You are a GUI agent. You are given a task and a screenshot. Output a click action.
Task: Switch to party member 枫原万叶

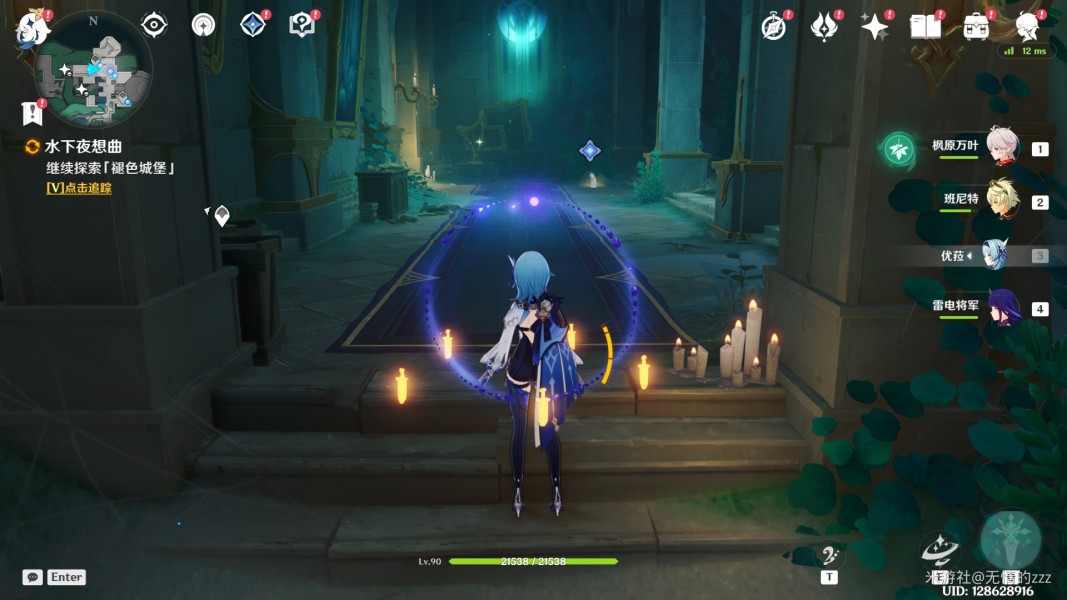click(1003, 147)
